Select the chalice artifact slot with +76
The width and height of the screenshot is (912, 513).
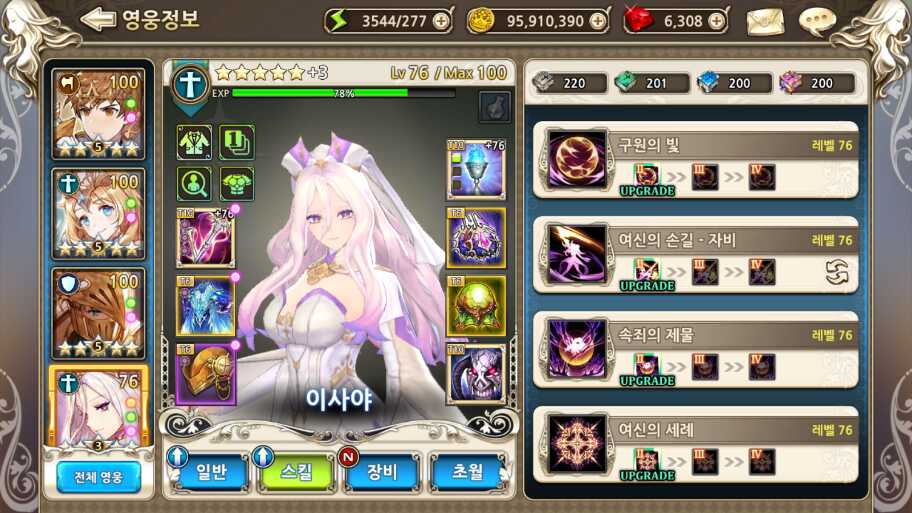475,170
